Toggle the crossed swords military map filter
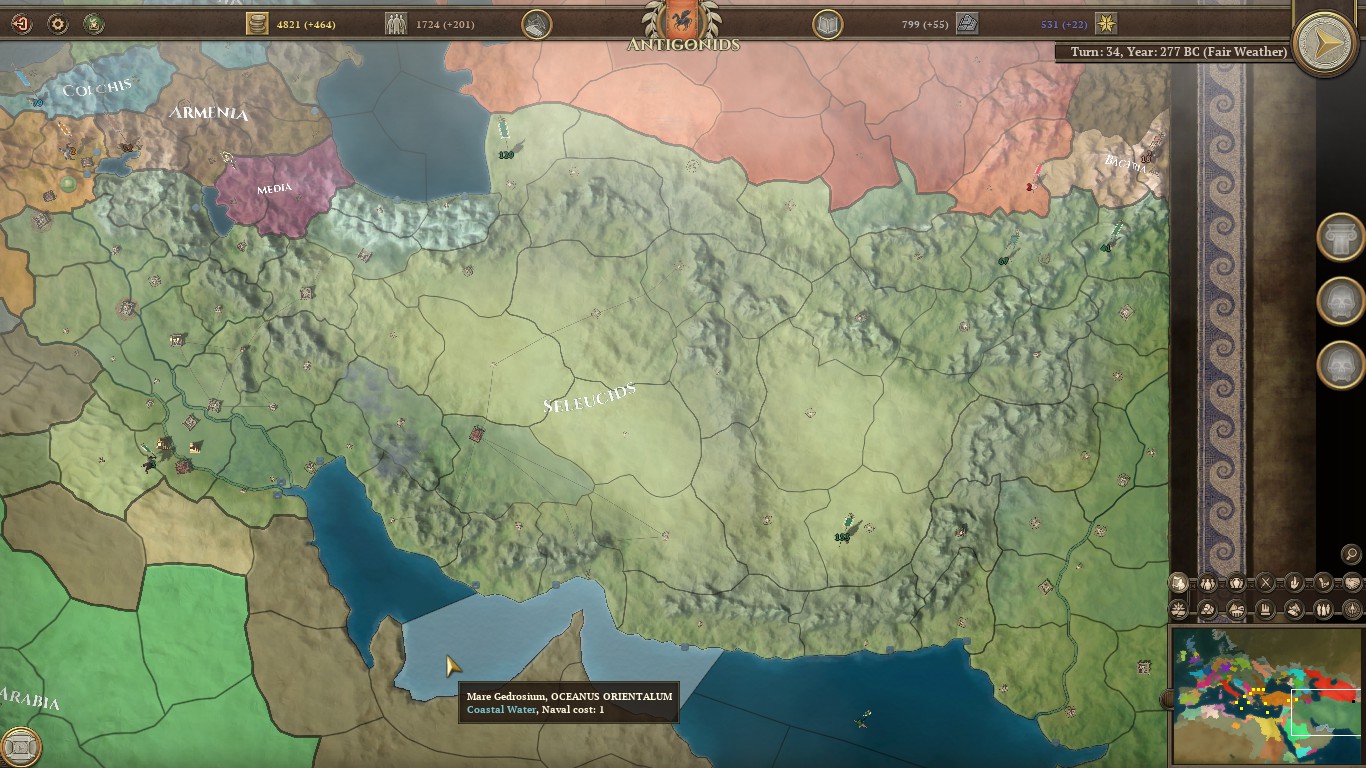Viewport: 1366px width, 768px height. (x=1265, y=582)
